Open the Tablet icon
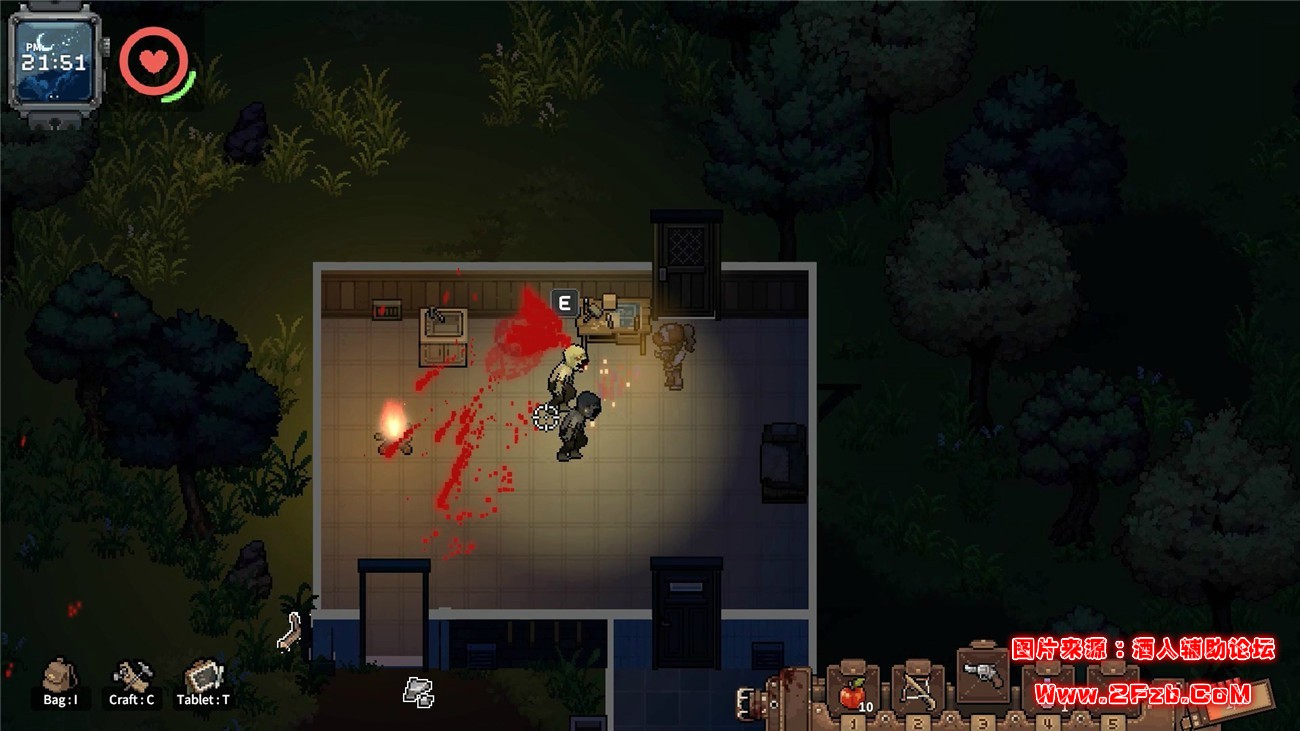 (204, 677)
